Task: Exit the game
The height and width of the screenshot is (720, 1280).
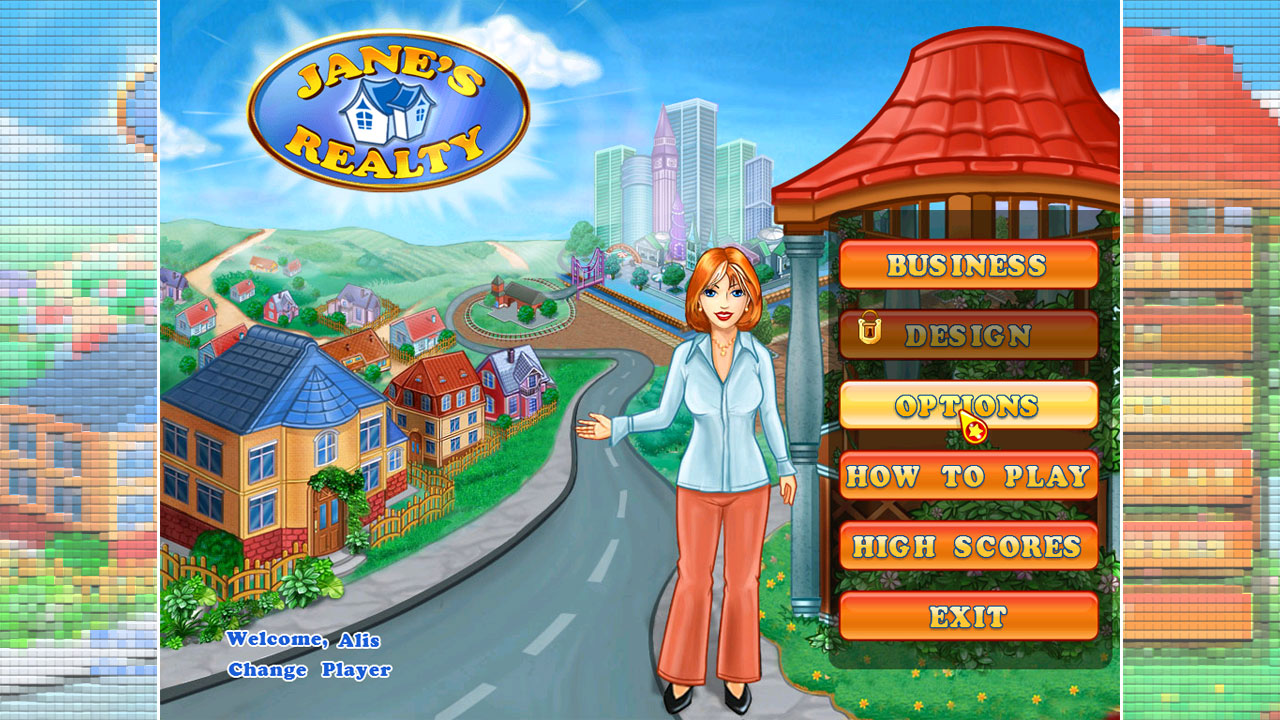Action: coord(967,616)
